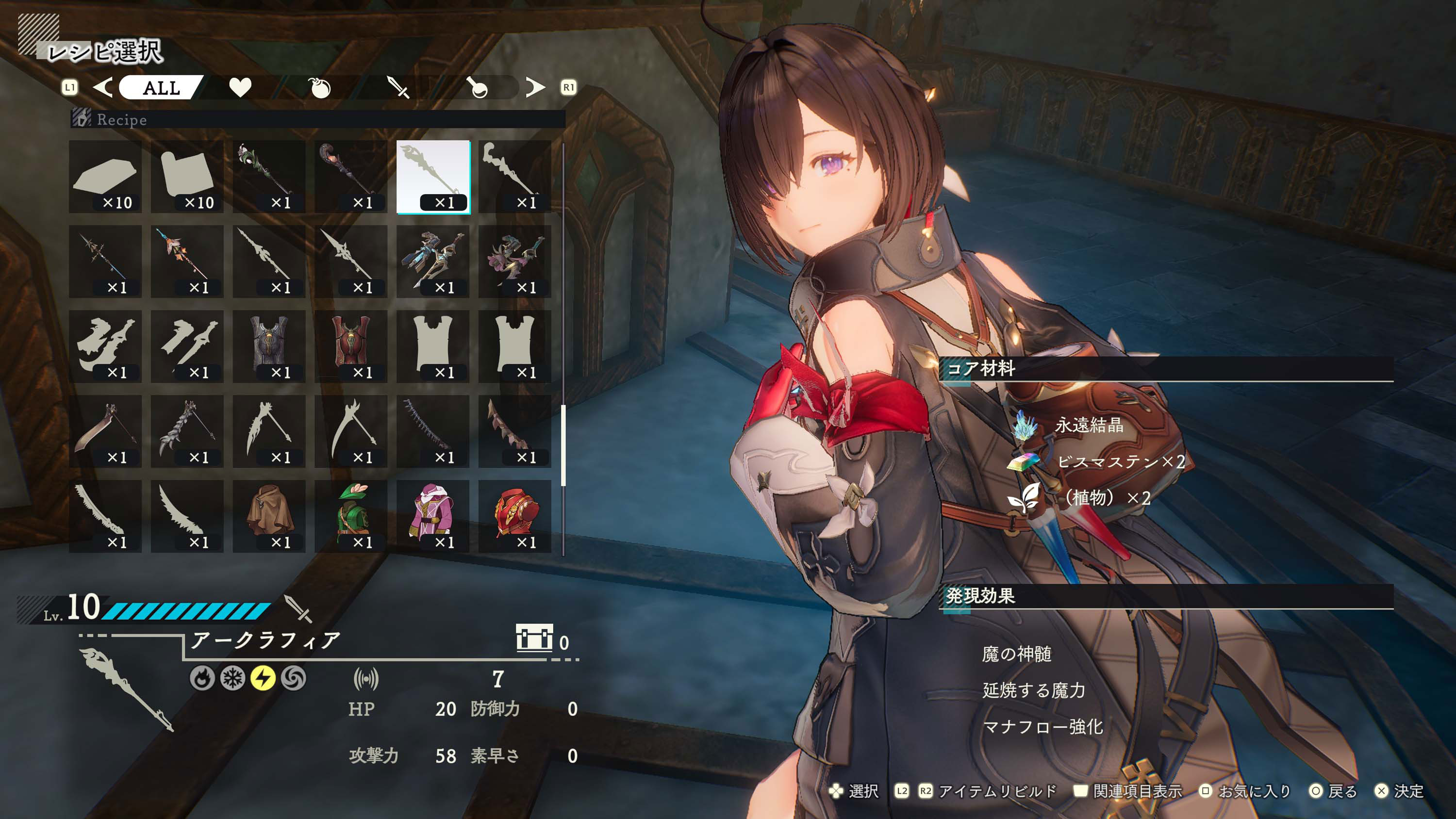1456x819 pixels.
Task: Select the cloth silhouette recipe x10
Action: (187, 177)
